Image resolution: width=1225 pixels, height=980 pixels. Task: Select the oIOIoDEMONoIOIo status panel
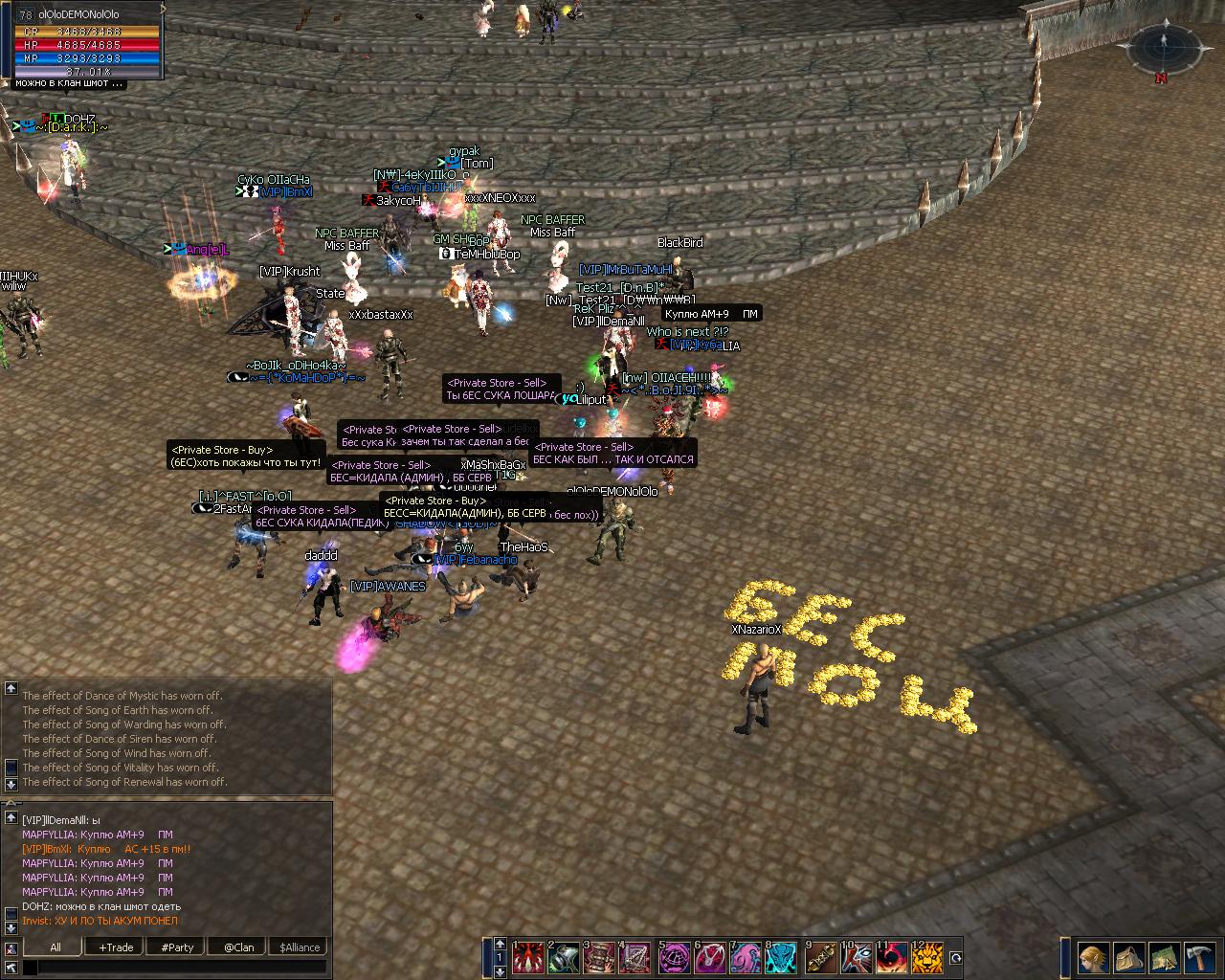[x=86, y=44]
